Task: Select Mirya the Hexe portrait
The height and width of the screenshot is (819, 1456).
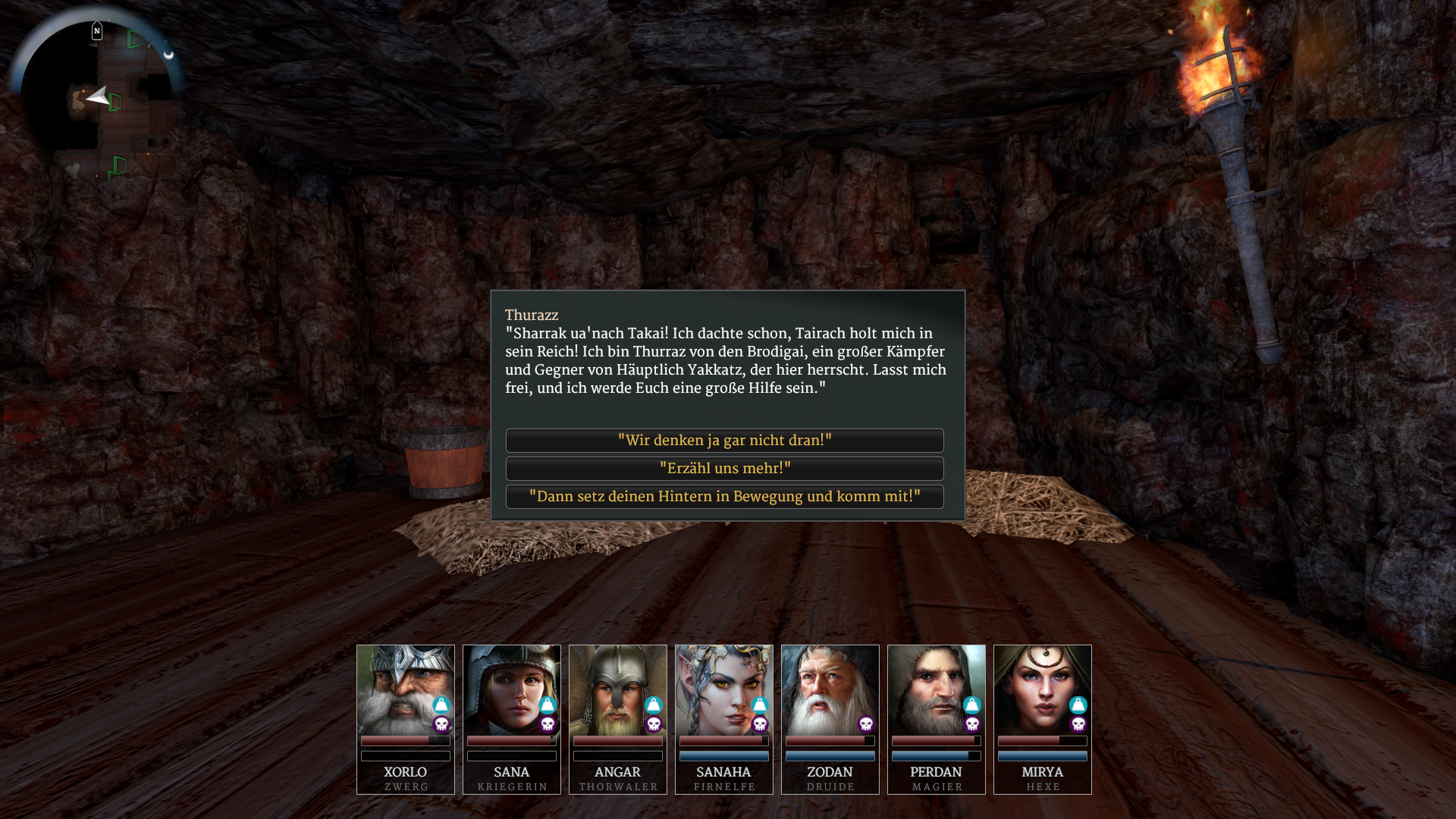Action: click(1042, 689)
